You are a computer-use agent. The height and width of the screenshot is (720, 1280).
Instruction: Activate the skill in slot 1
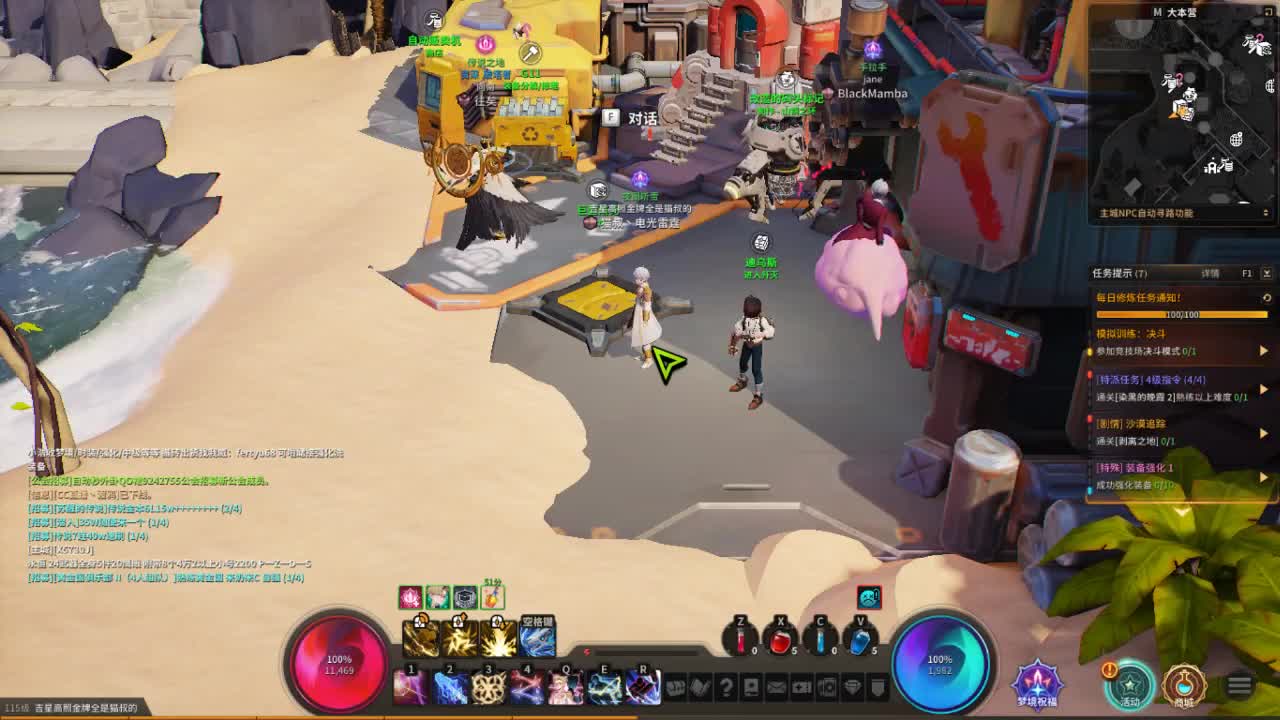coord(410,687)
